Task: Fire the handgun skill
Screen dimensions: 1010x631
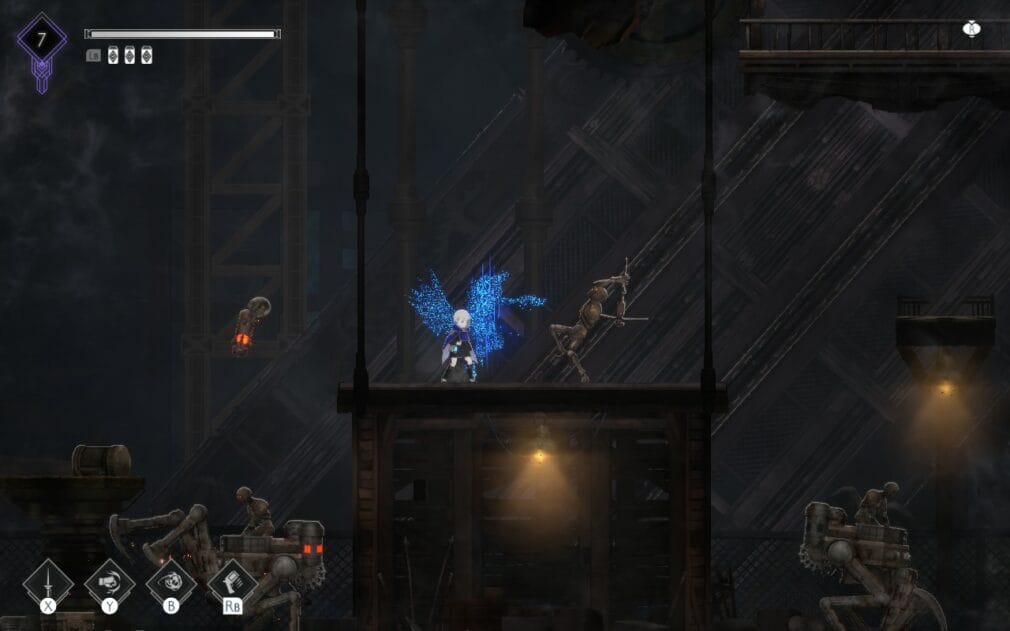Action: point(231,583)
